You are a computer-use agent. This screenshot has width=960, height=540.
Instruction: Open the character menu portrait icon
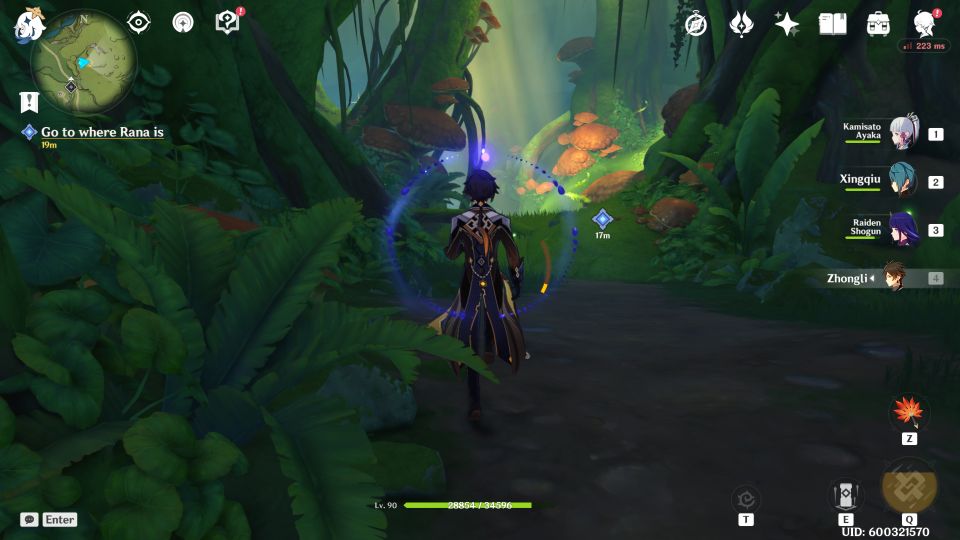pyautogui.click(x=924, y=24)
